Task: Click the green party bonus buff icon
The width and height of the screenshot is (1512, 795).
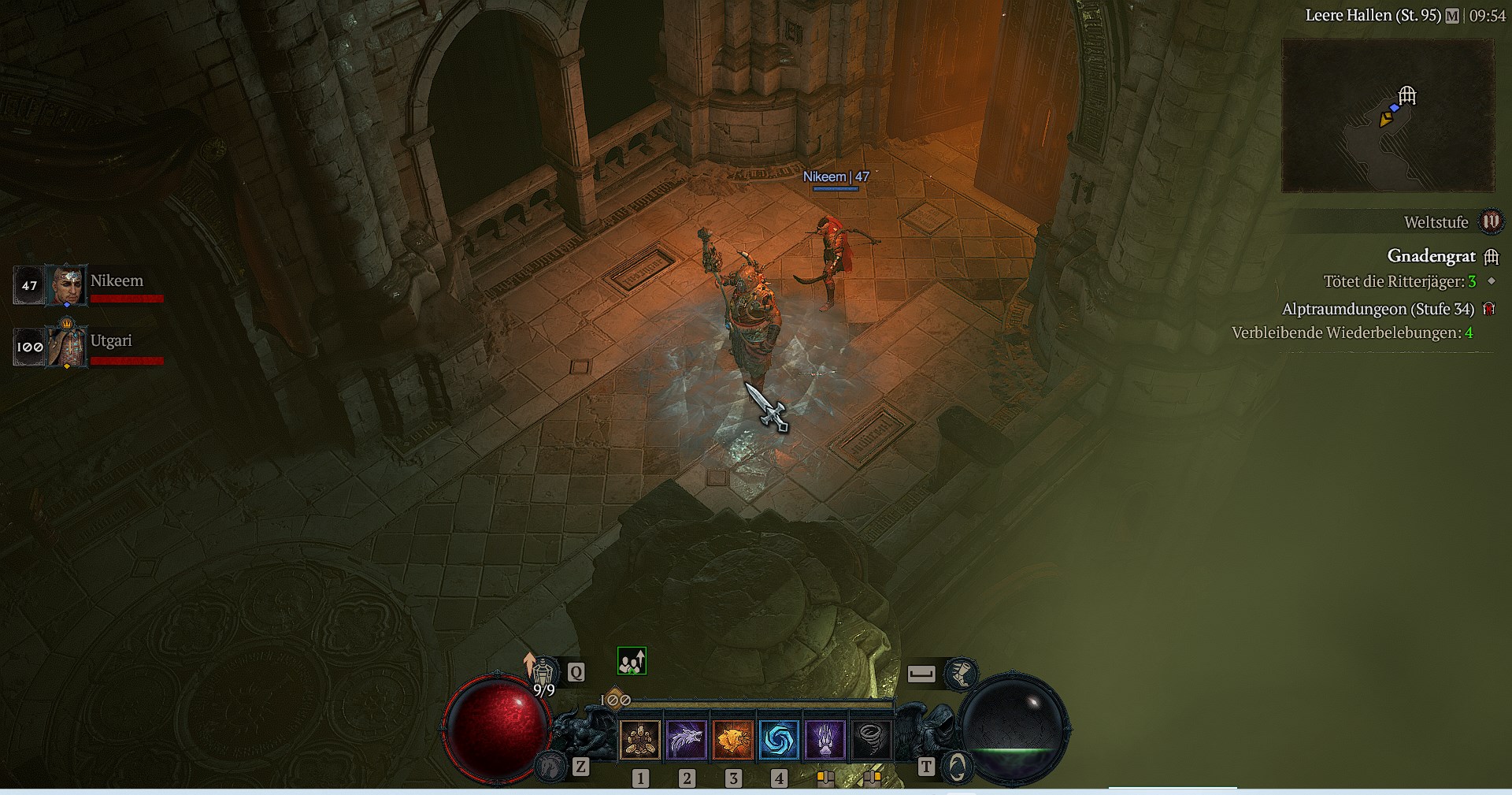Action: click(x=632, y=661)
